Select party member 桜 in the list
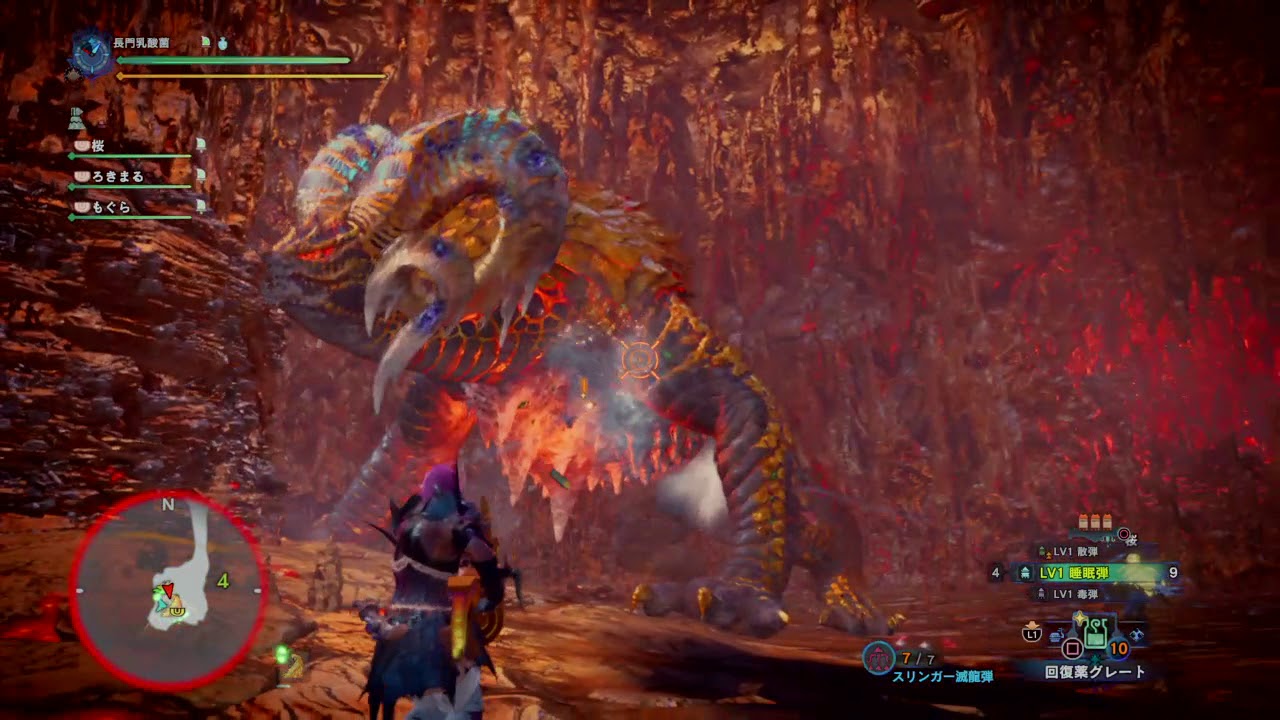This screenshot has width=1280, height=720. (98, 146)
